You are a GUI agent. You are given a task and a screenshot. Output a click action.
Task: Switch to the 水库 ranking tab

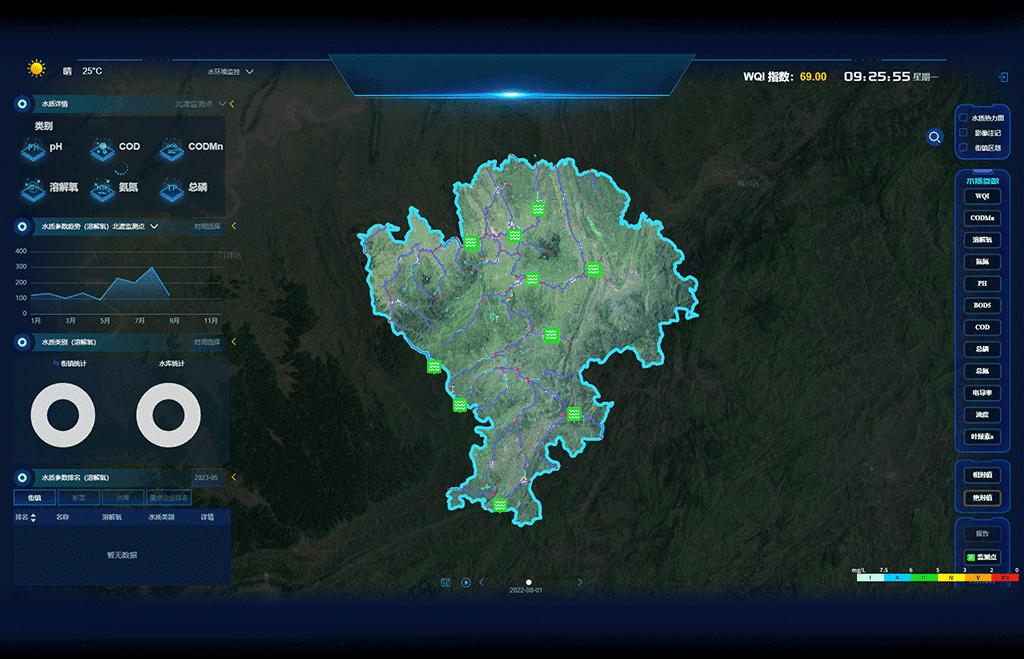coord(122,497)
